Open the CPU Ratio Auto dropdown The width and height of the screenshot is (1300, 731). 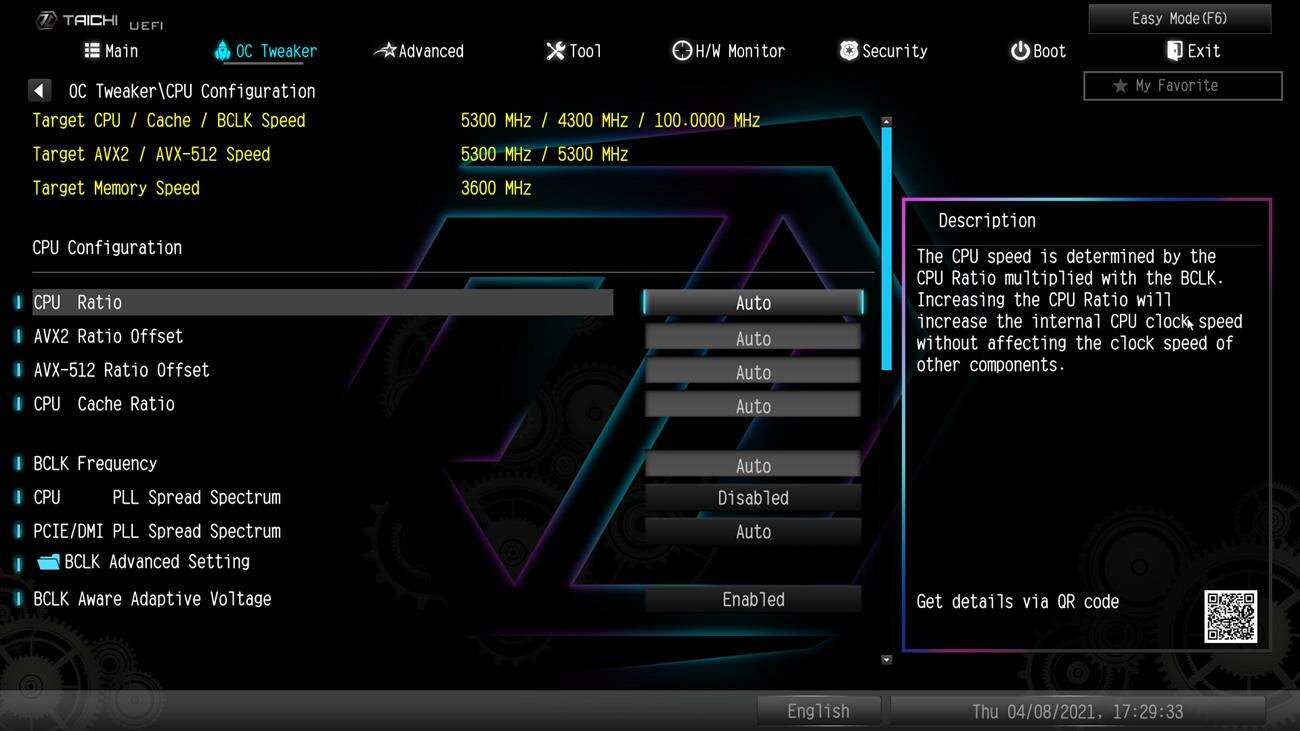(x=753, y=302)
